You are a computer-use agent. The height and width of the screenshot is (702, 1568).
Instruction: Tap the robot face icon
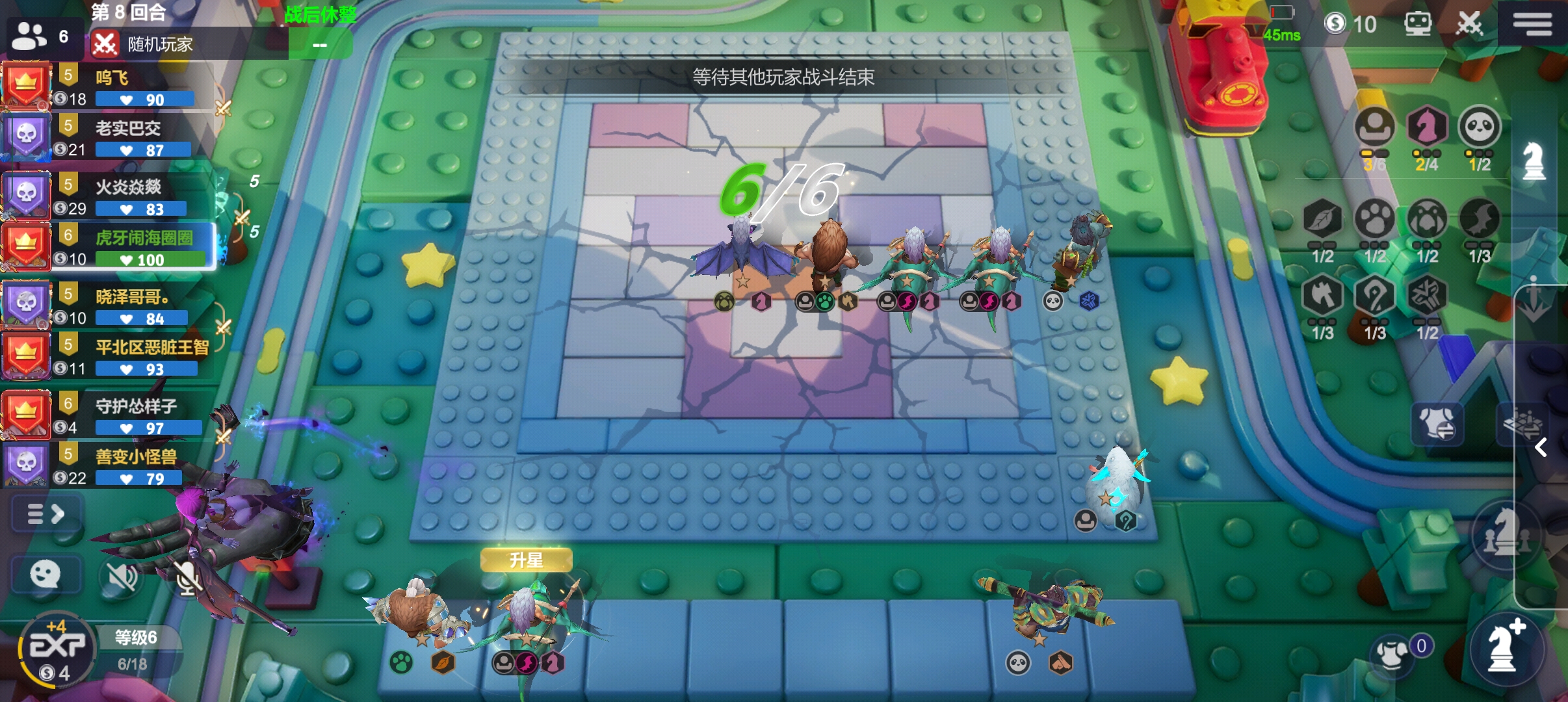point(1417,24)
